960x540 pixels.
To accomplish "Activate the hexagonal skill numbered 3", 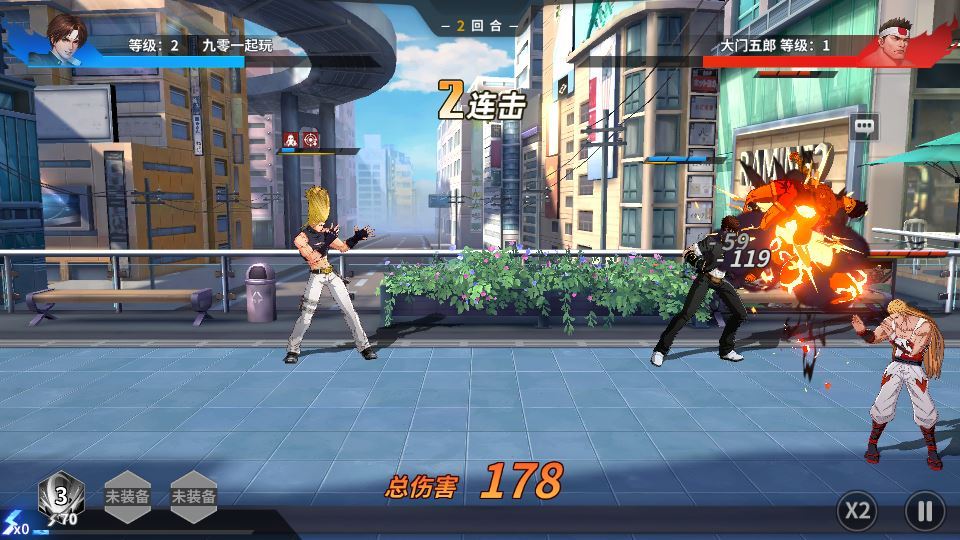I will (x=61, y=496).
